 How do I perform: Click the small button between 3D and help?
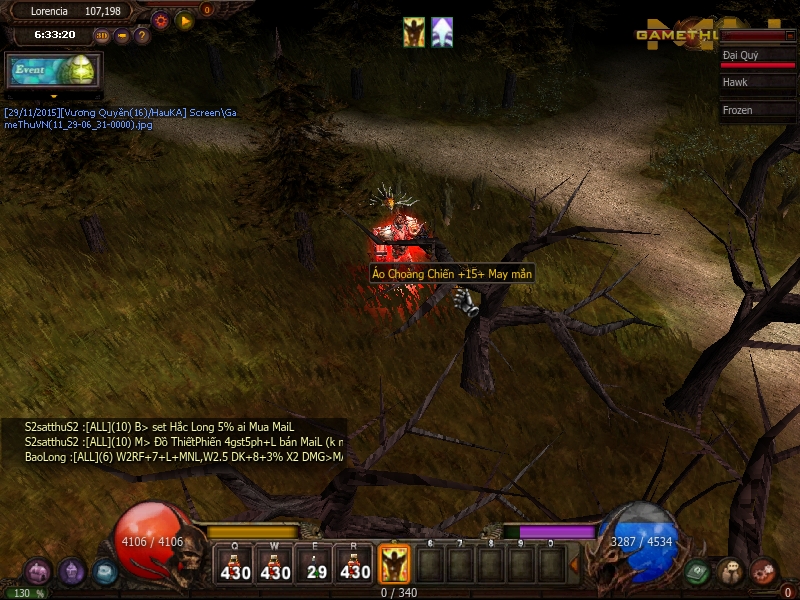(x=122, y=35)
